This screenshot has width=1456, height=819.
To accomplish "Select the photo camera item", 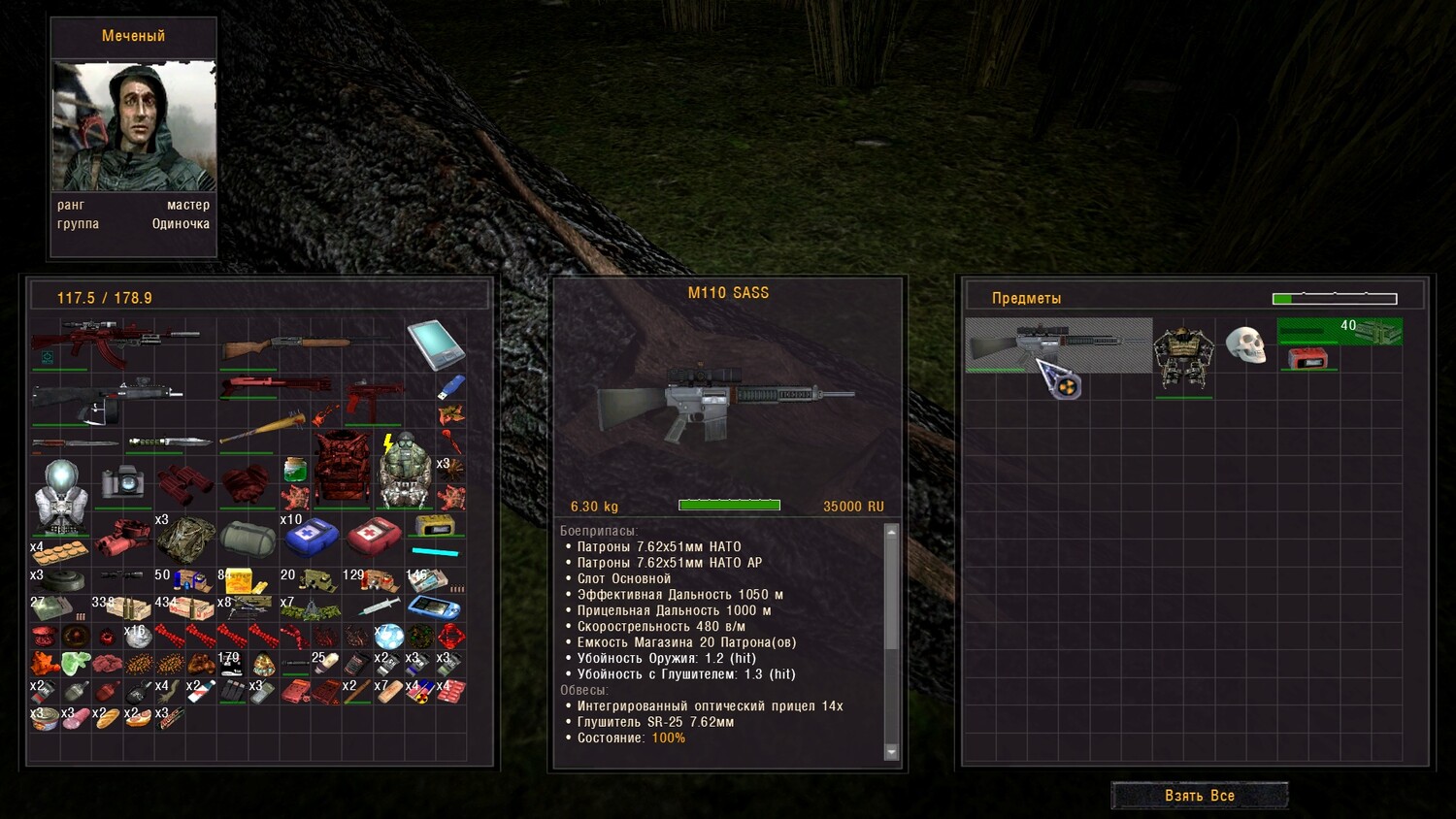I will [x=122, y=481].
